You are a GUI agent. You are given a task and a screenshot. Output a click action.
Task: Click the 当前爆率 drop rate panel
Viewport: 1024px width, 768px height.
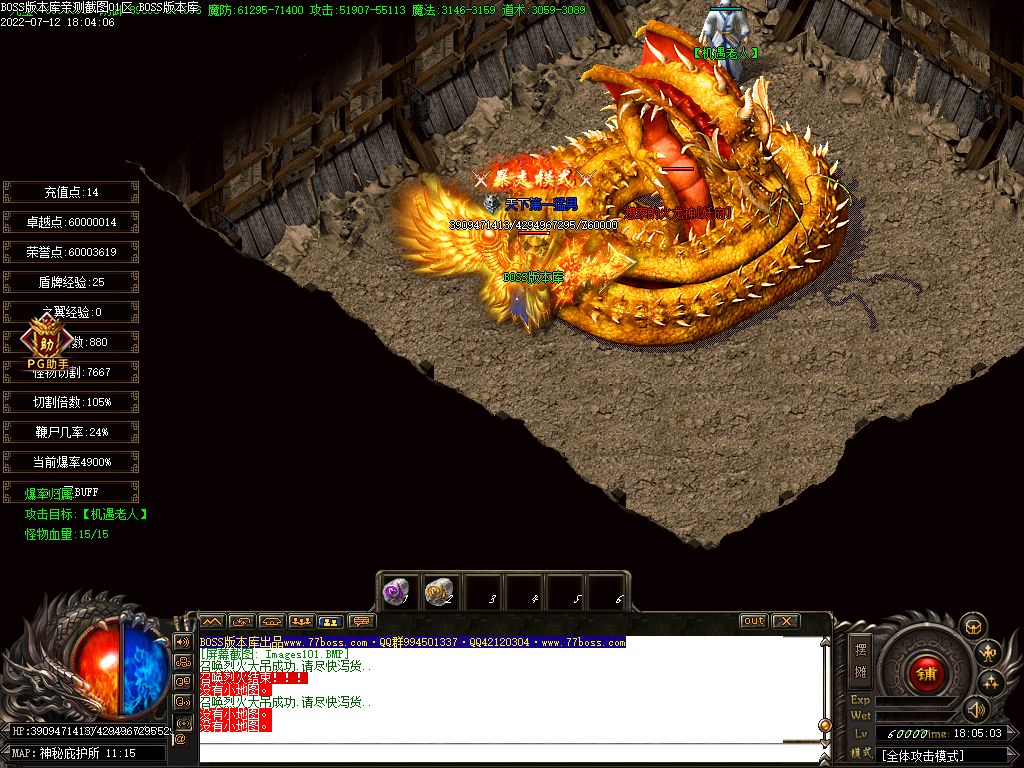tap(70, 462)
